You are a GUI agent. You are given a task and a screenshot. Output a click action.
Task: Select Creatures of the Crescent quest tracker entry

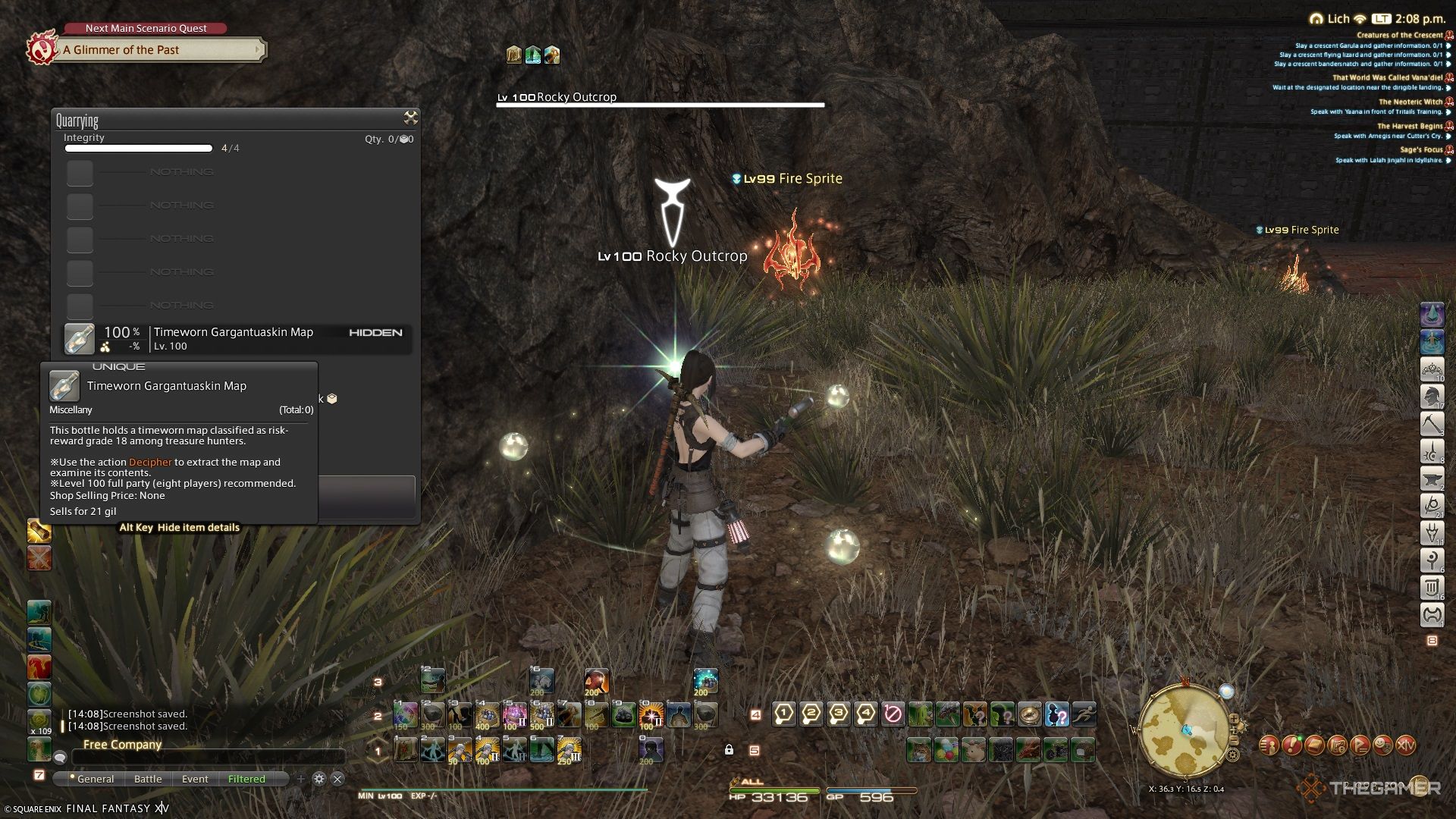tap(1399, 35)
